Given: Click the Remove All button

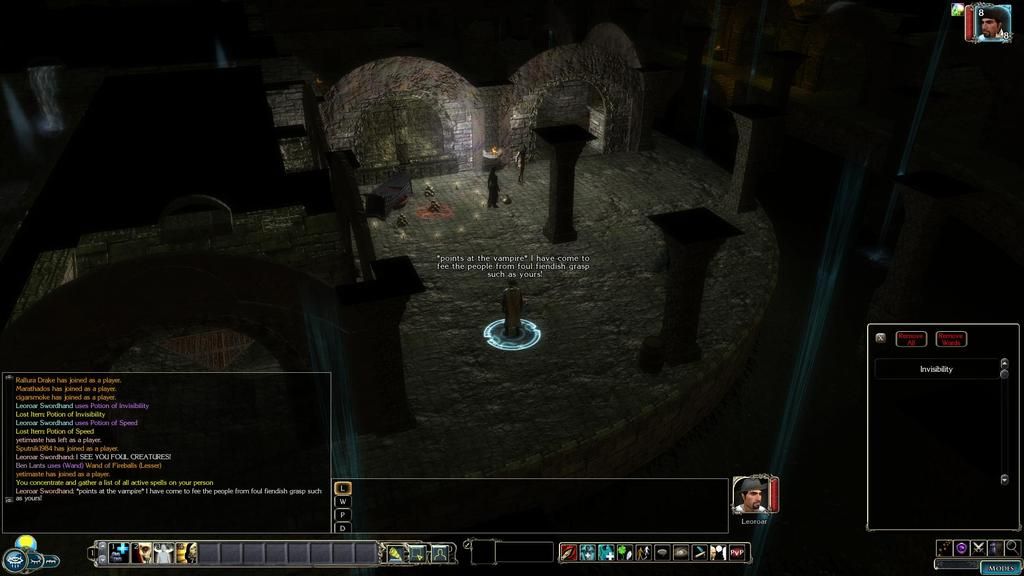Looking at the screenshot, I should tap(911, 339).
